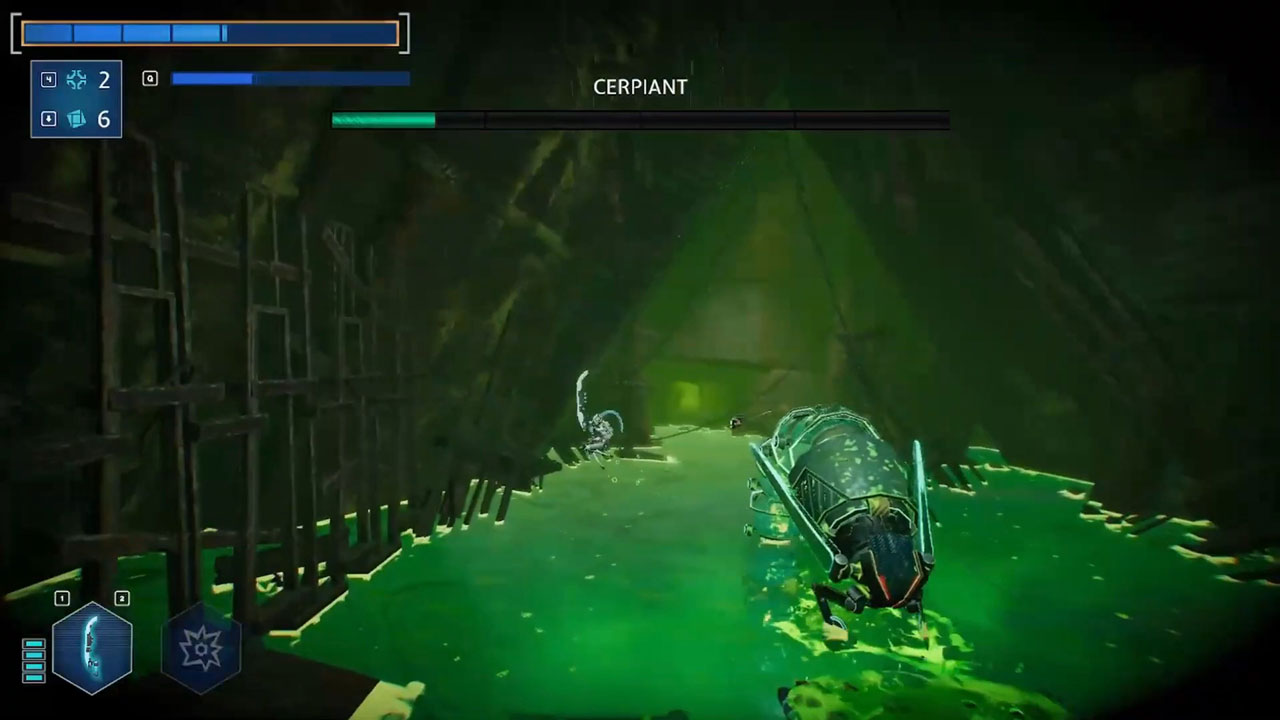The width and height of the screenshot is (1280, 720).
Task: Use the four-arrow consumable item icon
Action: click(x=76, y=80)
